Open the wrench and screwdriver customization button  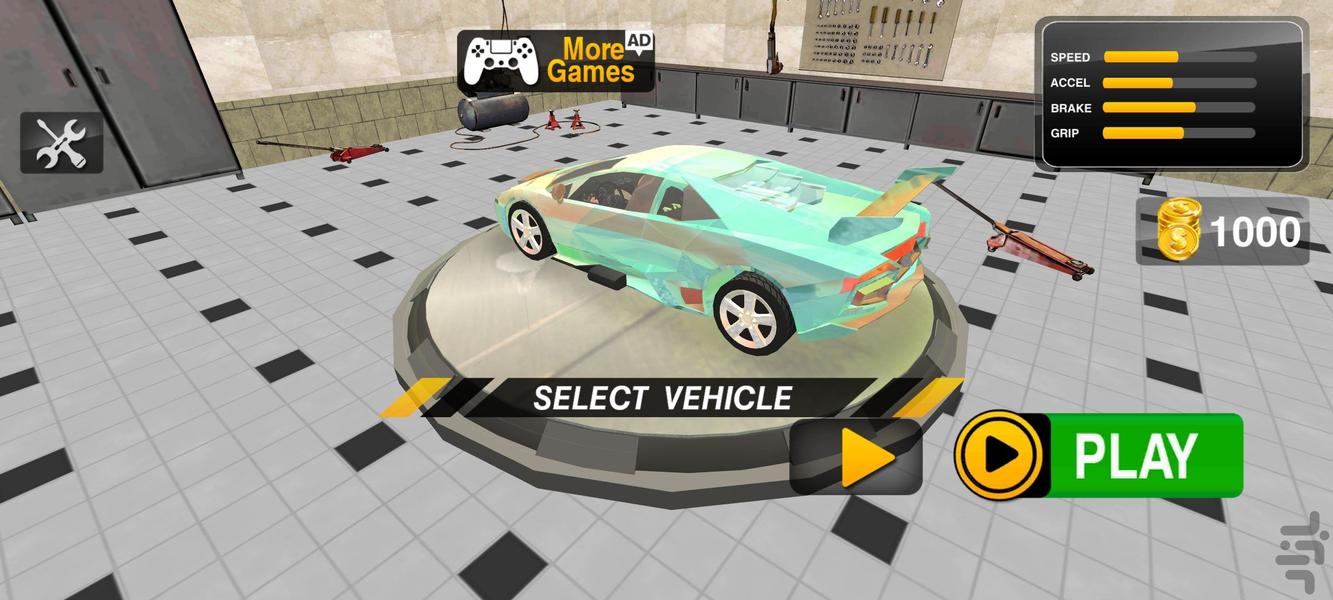pyautogui.click(x=62, y=143)
